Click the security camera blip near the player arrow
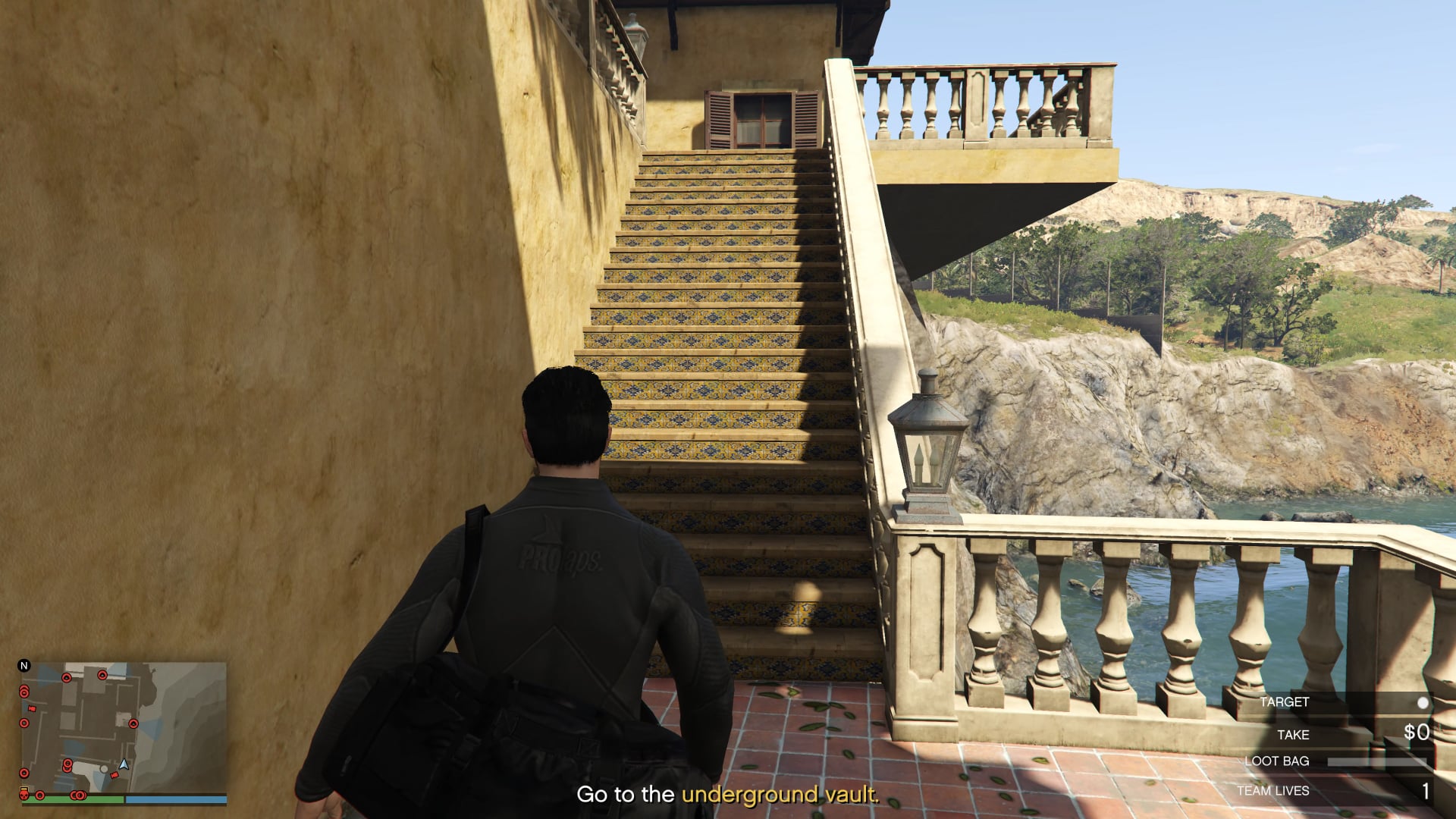This screenshot has width=1456, height=819. pyautogui.click(x=115, y=774)
